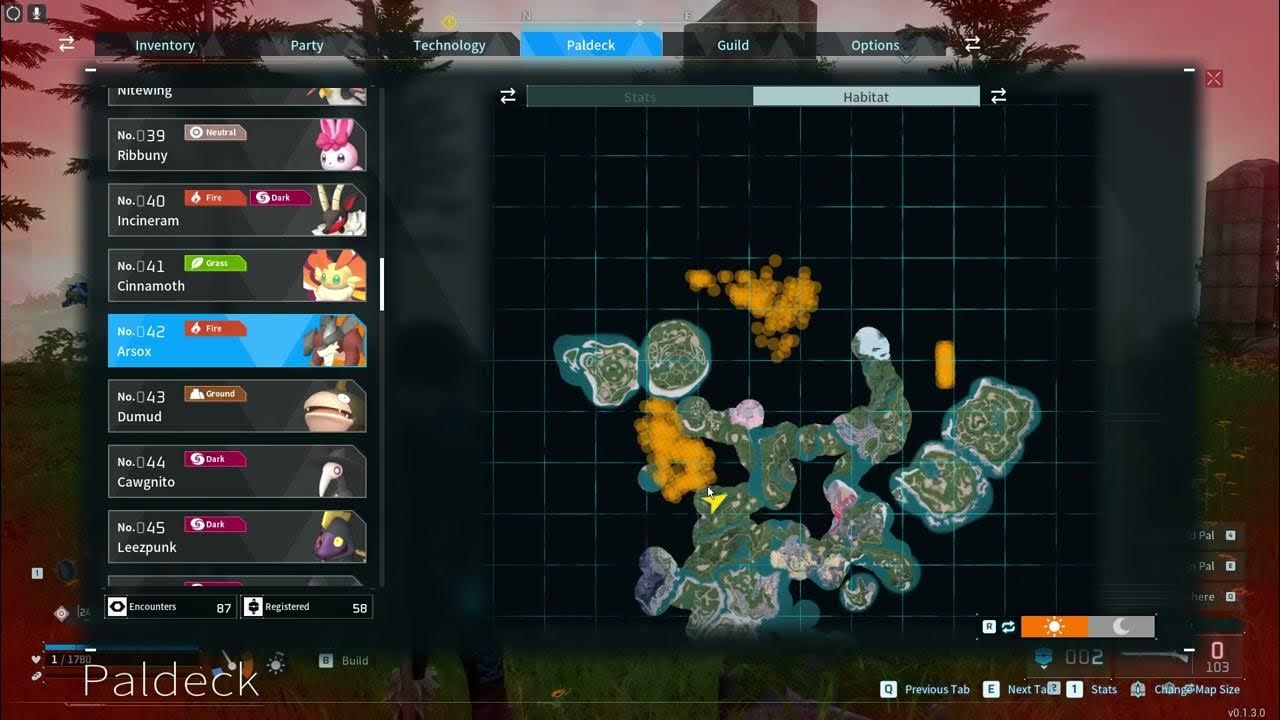Click the Change Map Size icon
This screenshot has height=720, width=1280.
[x=1137, y=689]
